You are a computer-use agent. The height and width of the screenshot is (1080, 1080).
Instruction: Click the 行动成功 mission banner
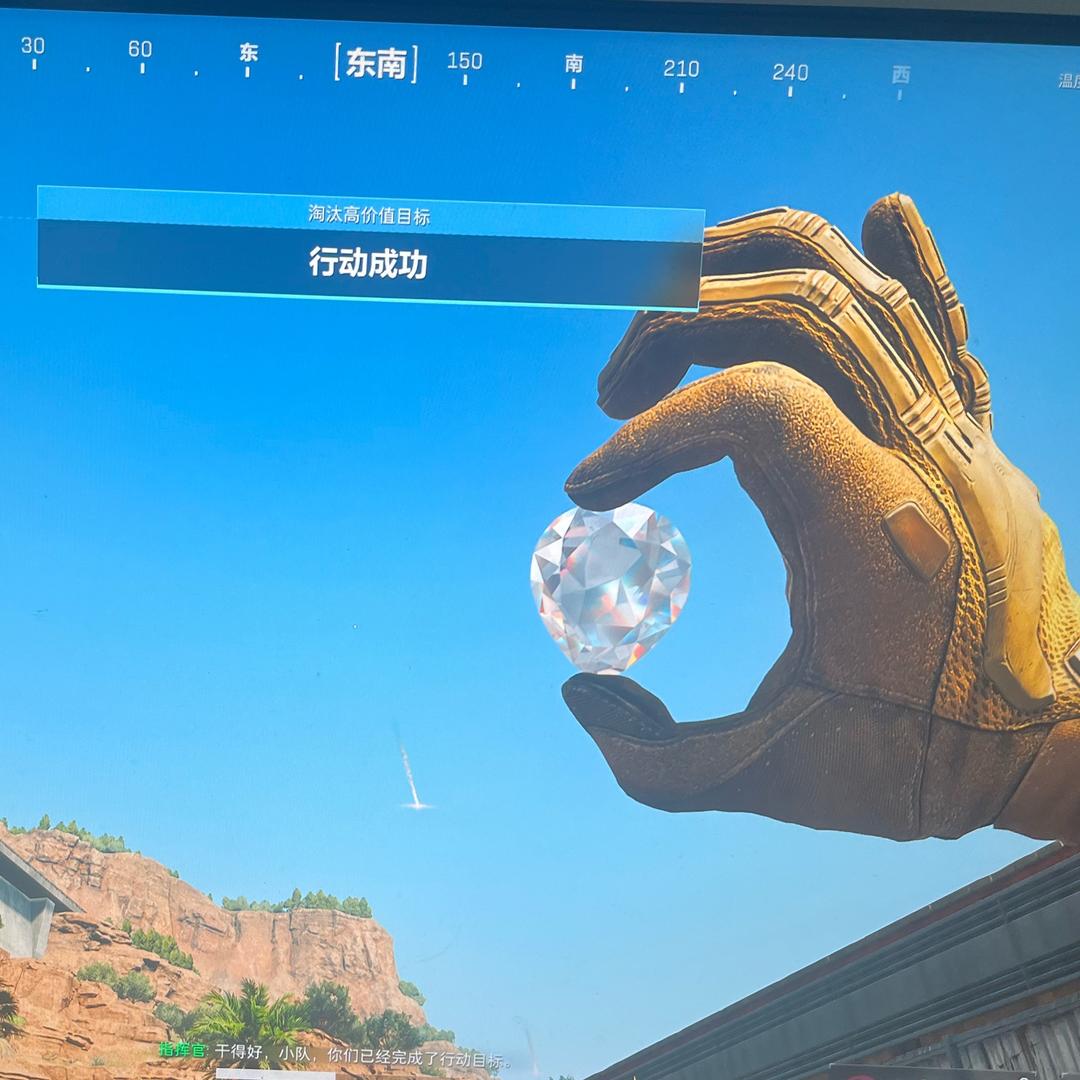pyautogui.click(x=368, y=263)
